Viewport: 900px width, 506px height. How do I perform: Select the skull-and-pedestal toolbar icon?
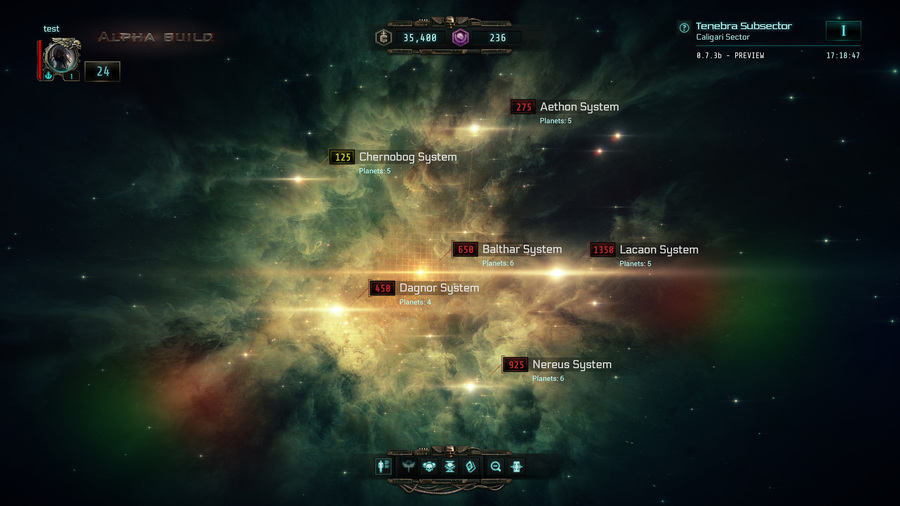click(450, 466)
